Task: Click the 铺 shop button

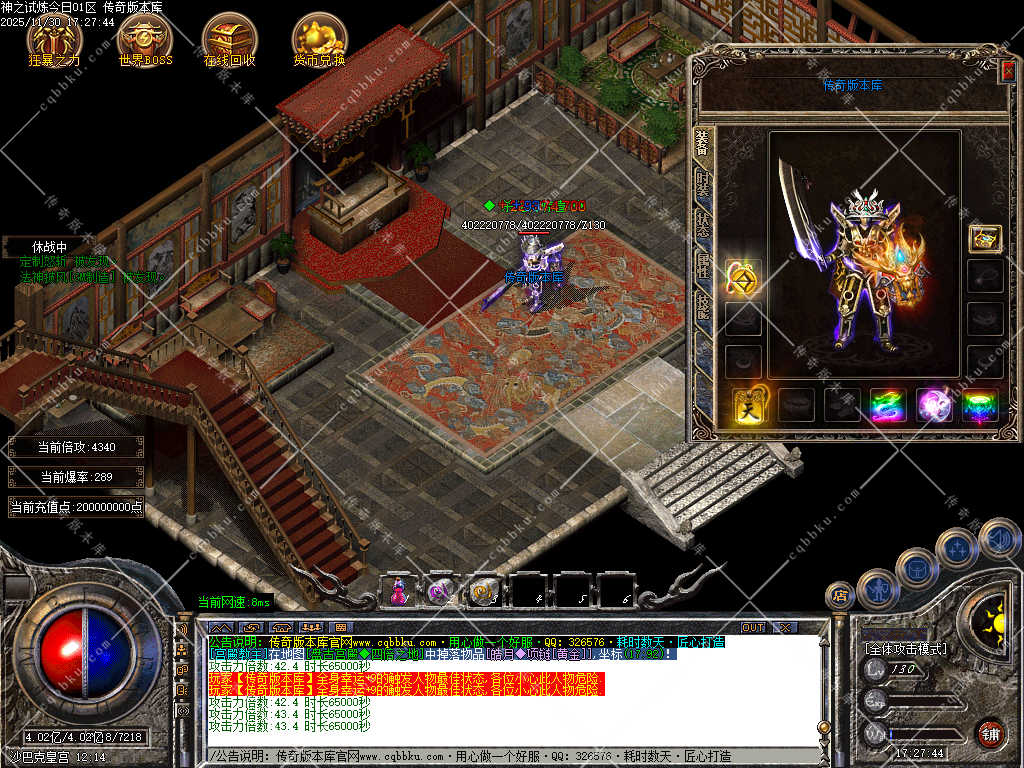Action: (990, 733)
